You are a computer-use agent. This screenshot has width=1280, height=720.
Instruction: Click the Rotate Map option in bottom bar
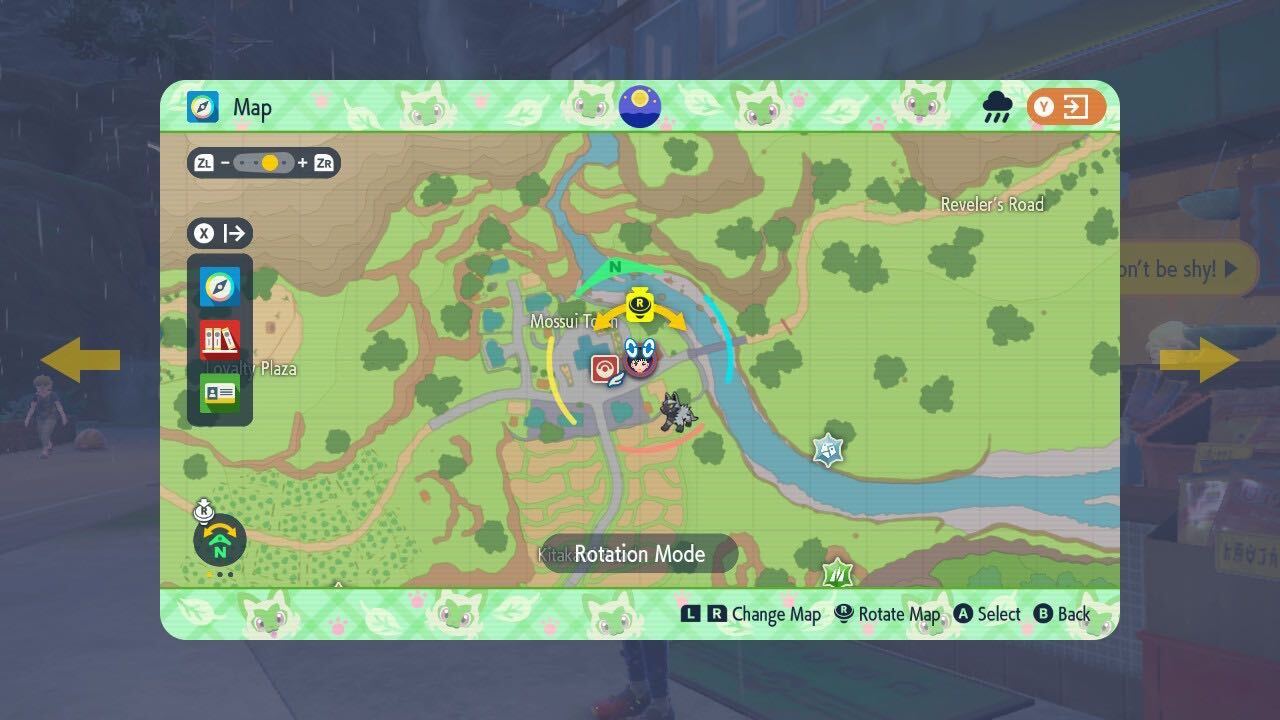pos(886,614)
